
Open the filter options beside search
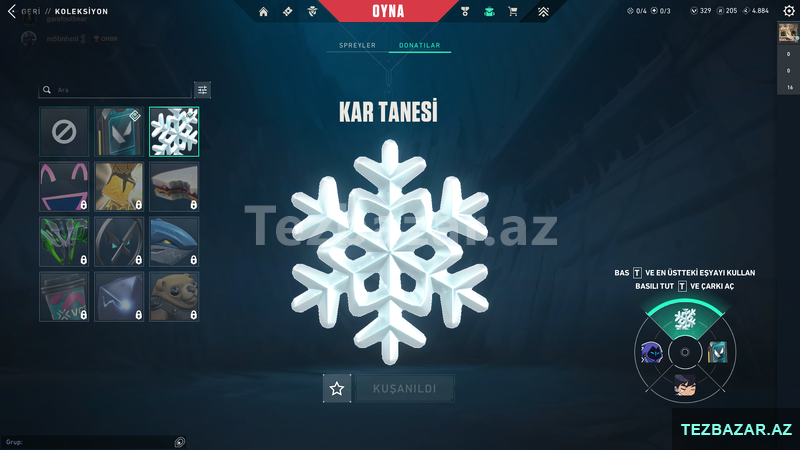pos(203,90)
